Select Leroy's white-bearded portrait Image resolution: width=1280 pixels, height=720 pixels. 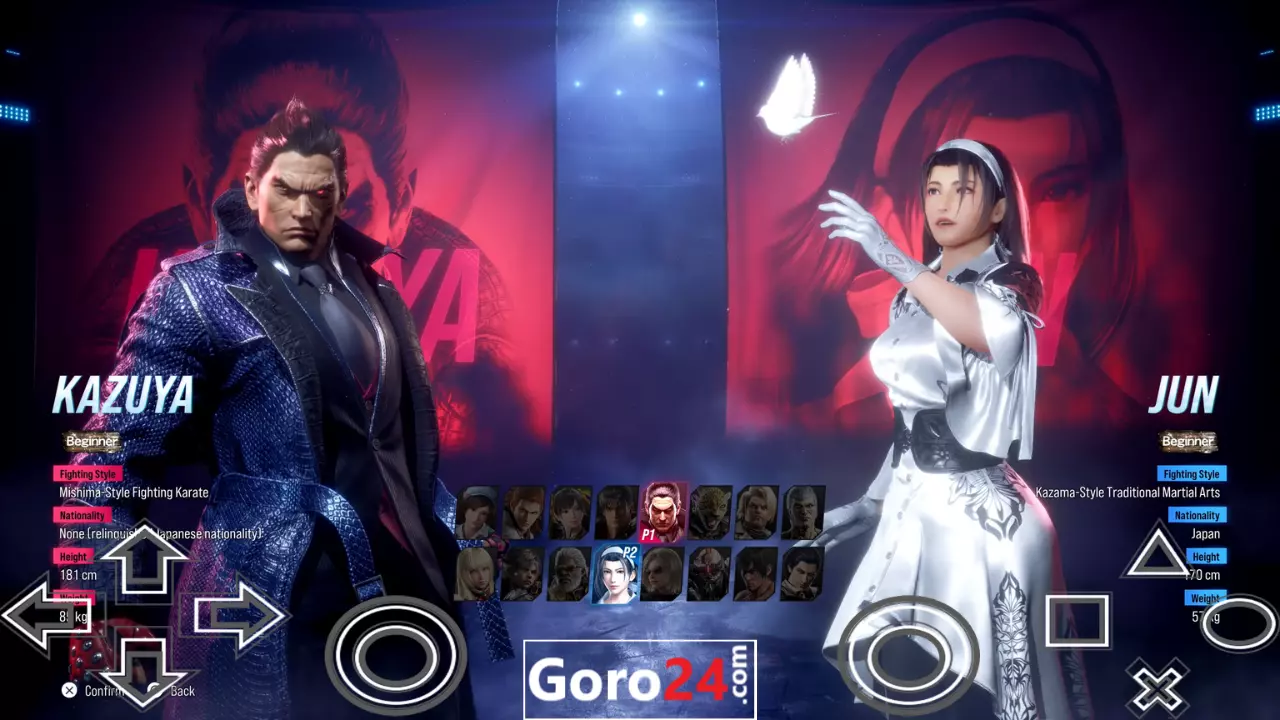[x=567, y=574]
